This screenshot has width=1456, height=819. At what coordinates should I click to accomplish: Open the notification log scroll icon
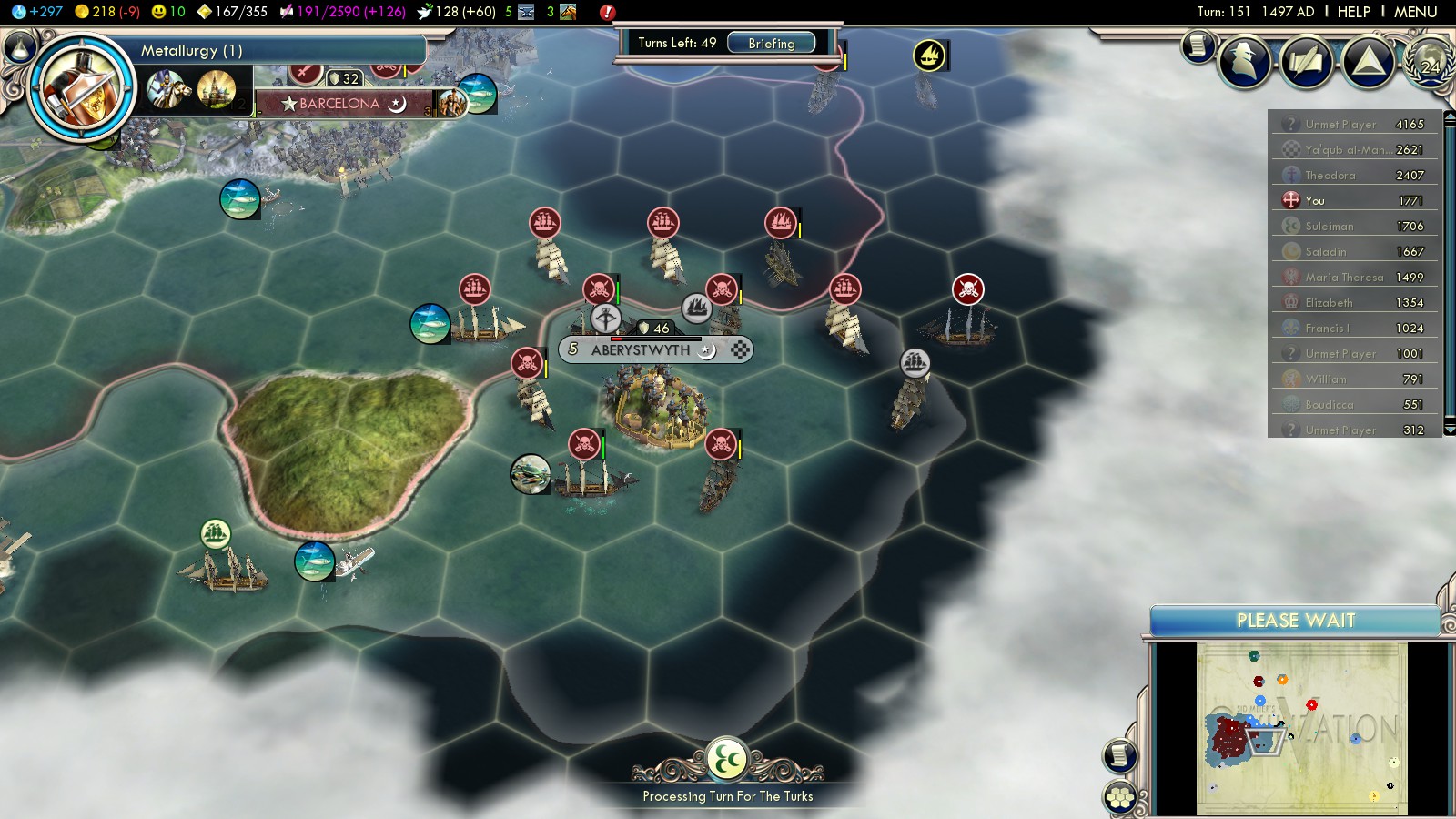pyautogui.click(x=1198, y=45)
